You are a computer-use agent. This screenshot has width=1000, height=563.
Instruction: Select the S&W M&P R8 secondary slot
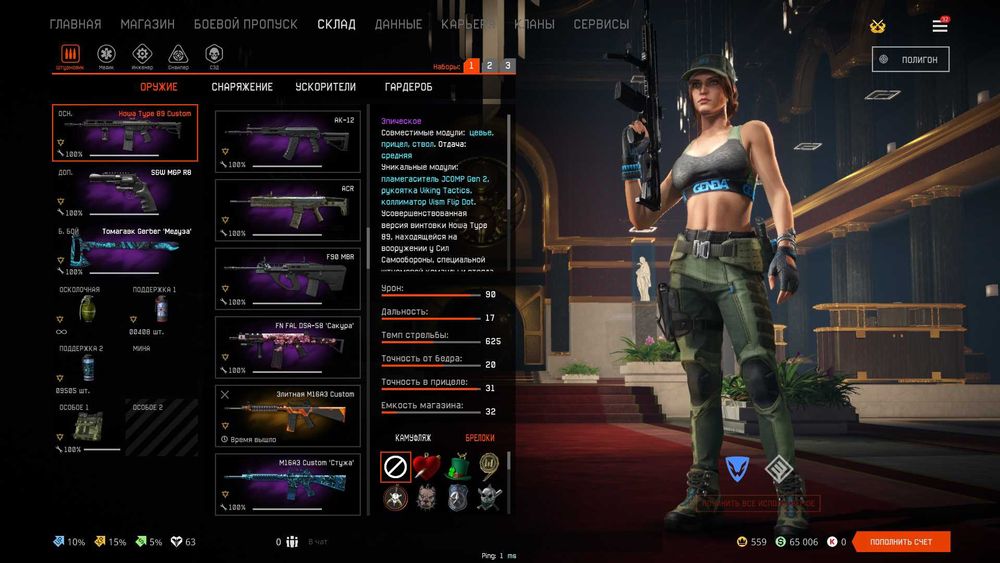[125, 192]
